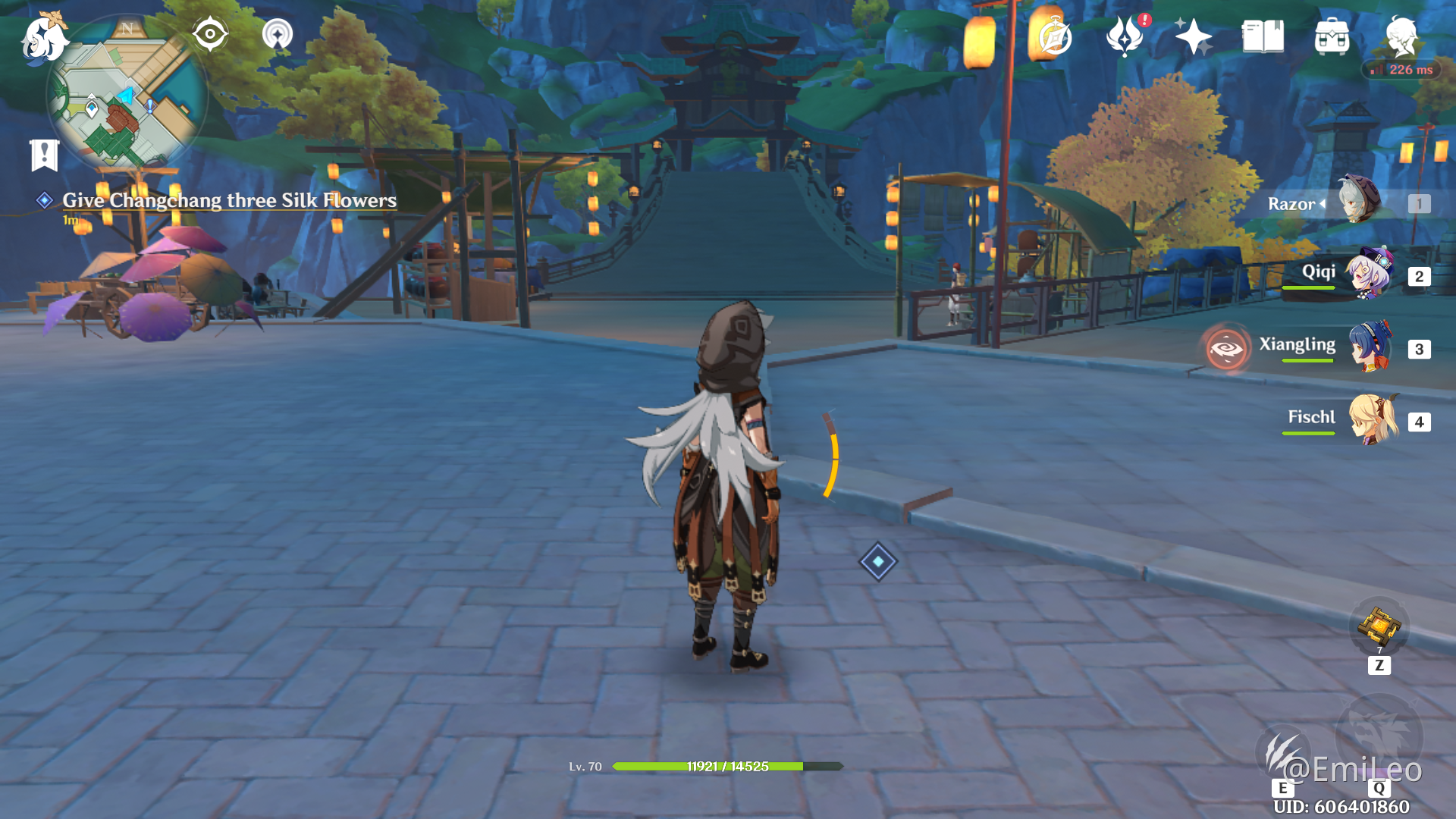The width and height of the screenshot is (1456, 819).
Task: Switch to party member Qiqi
Action: click(1368, 273)
